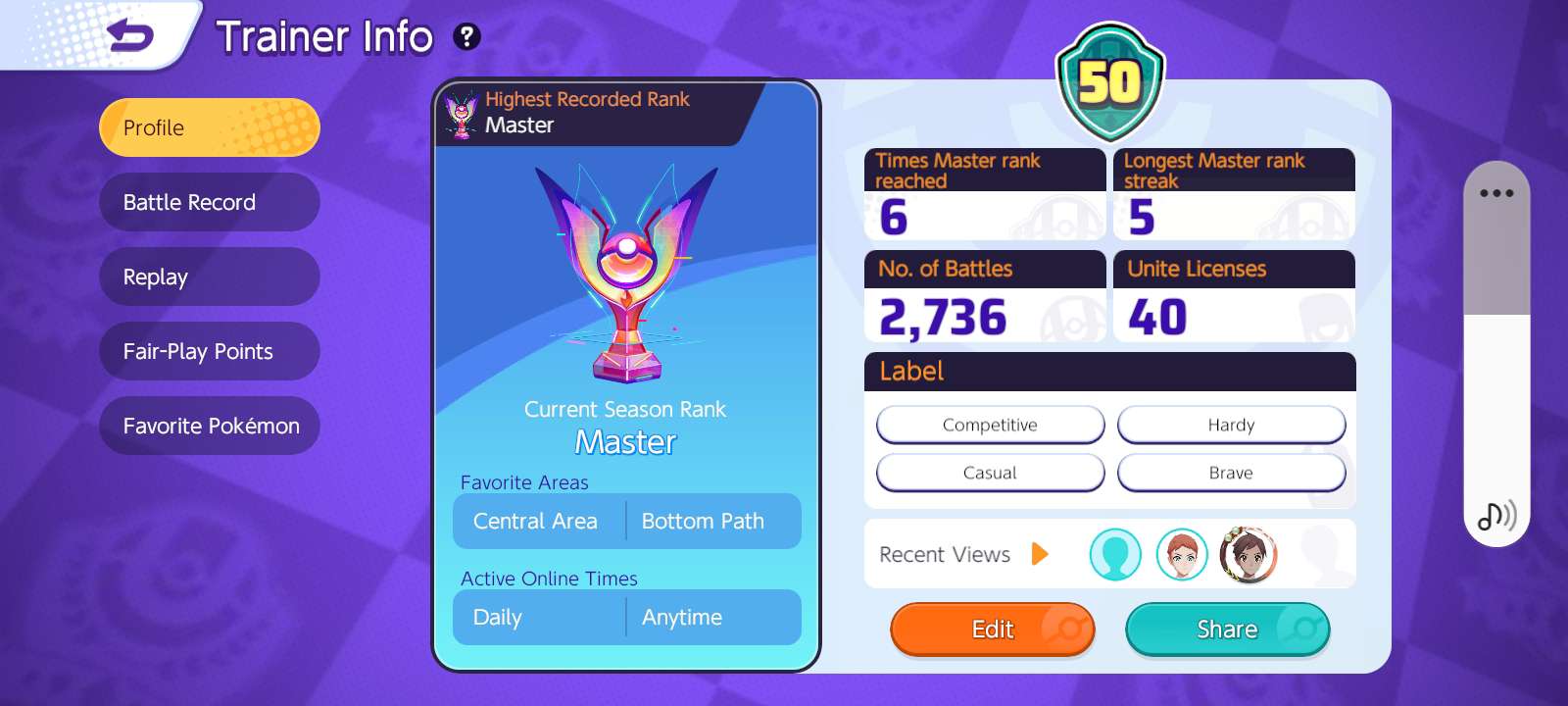
Task: Open the teal silhouette recent viewer avatar
Action: 1115,554
